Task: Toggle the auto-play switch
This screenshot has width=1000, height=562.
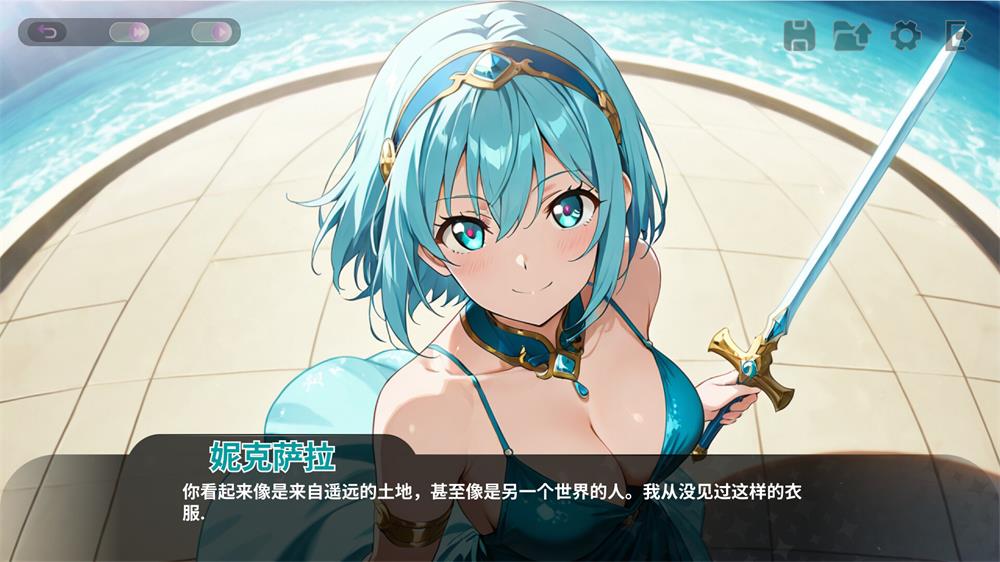Action: tap(213, 32)
